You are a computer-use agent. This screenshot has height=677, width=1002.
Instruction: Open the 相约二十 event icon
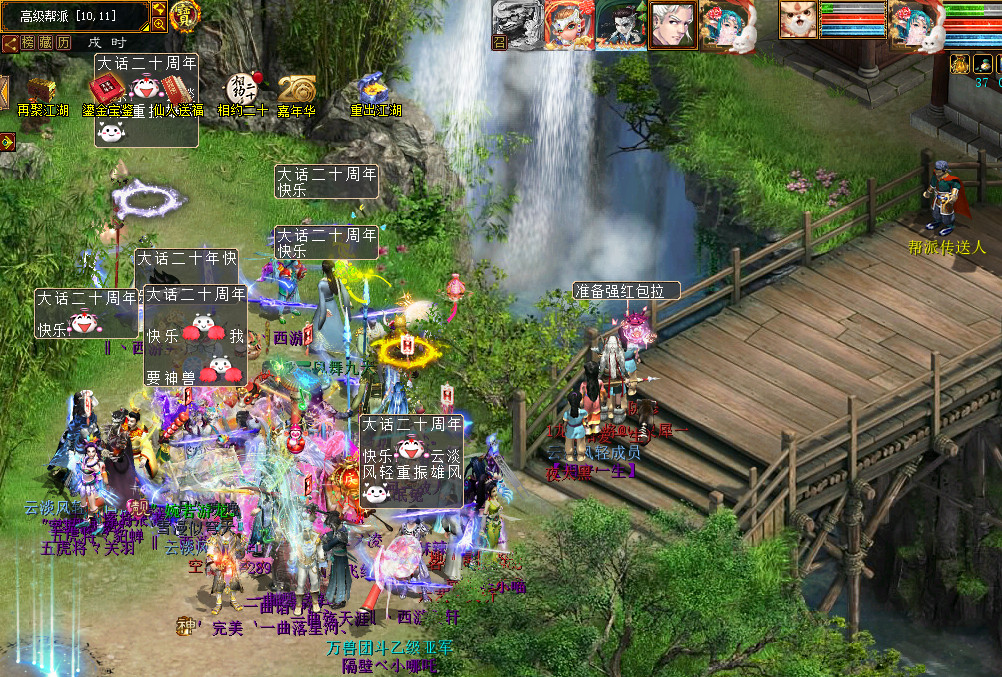coord(243,88)
